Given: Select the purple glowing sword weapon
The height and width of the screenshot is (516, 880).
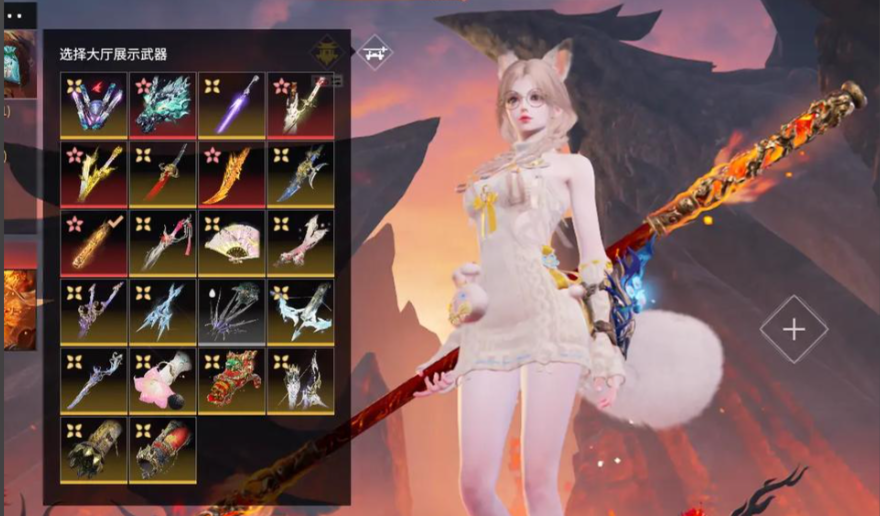Looking at the screenshot, I should pyautogui.click(x=232, y=104).
